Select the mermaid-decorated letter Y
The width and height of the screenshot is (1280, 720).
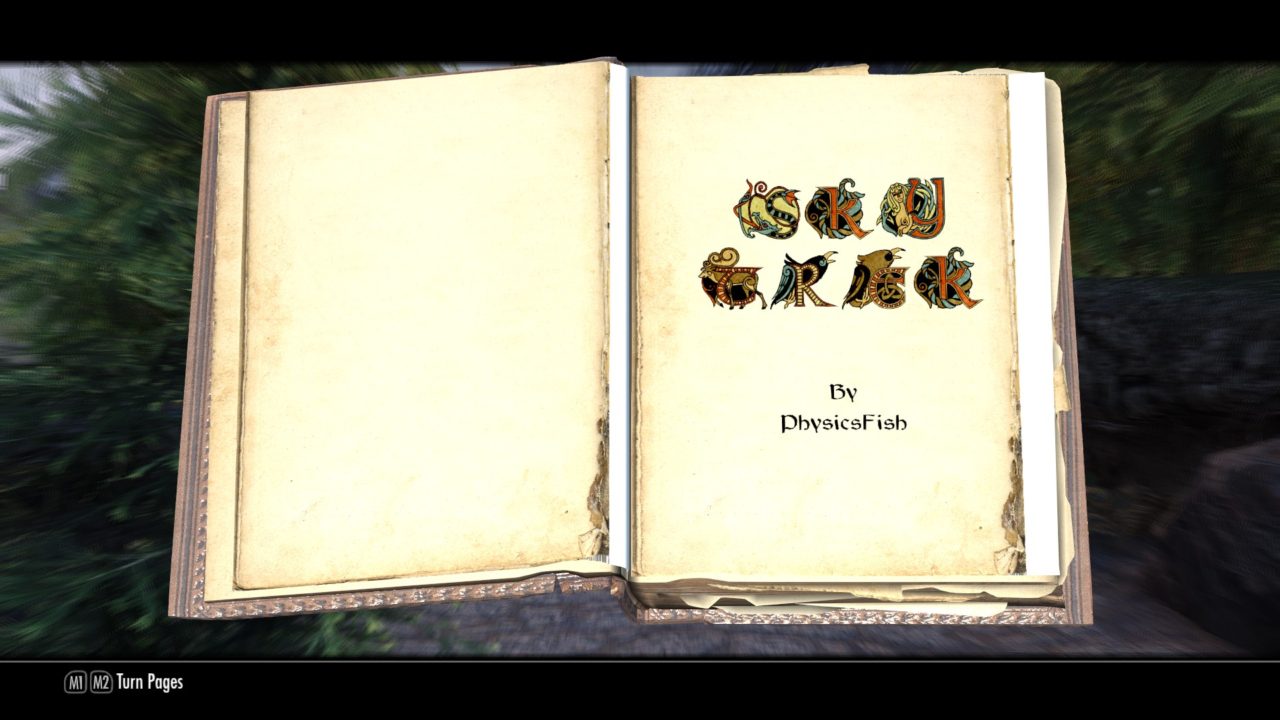click(910, 205)
